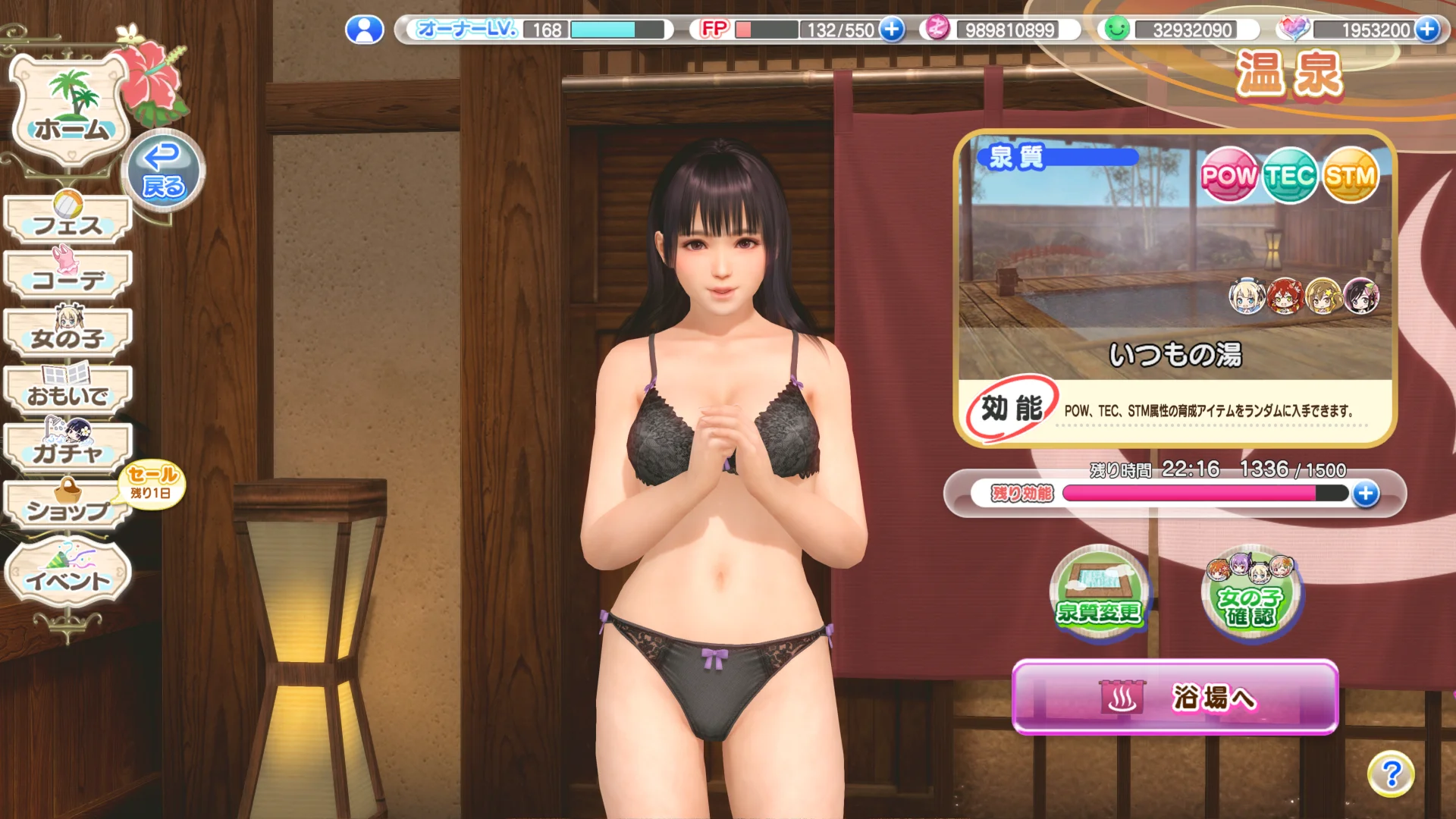Open the owner profile icon
This screenshot has width=1456, height=819.
365,30
